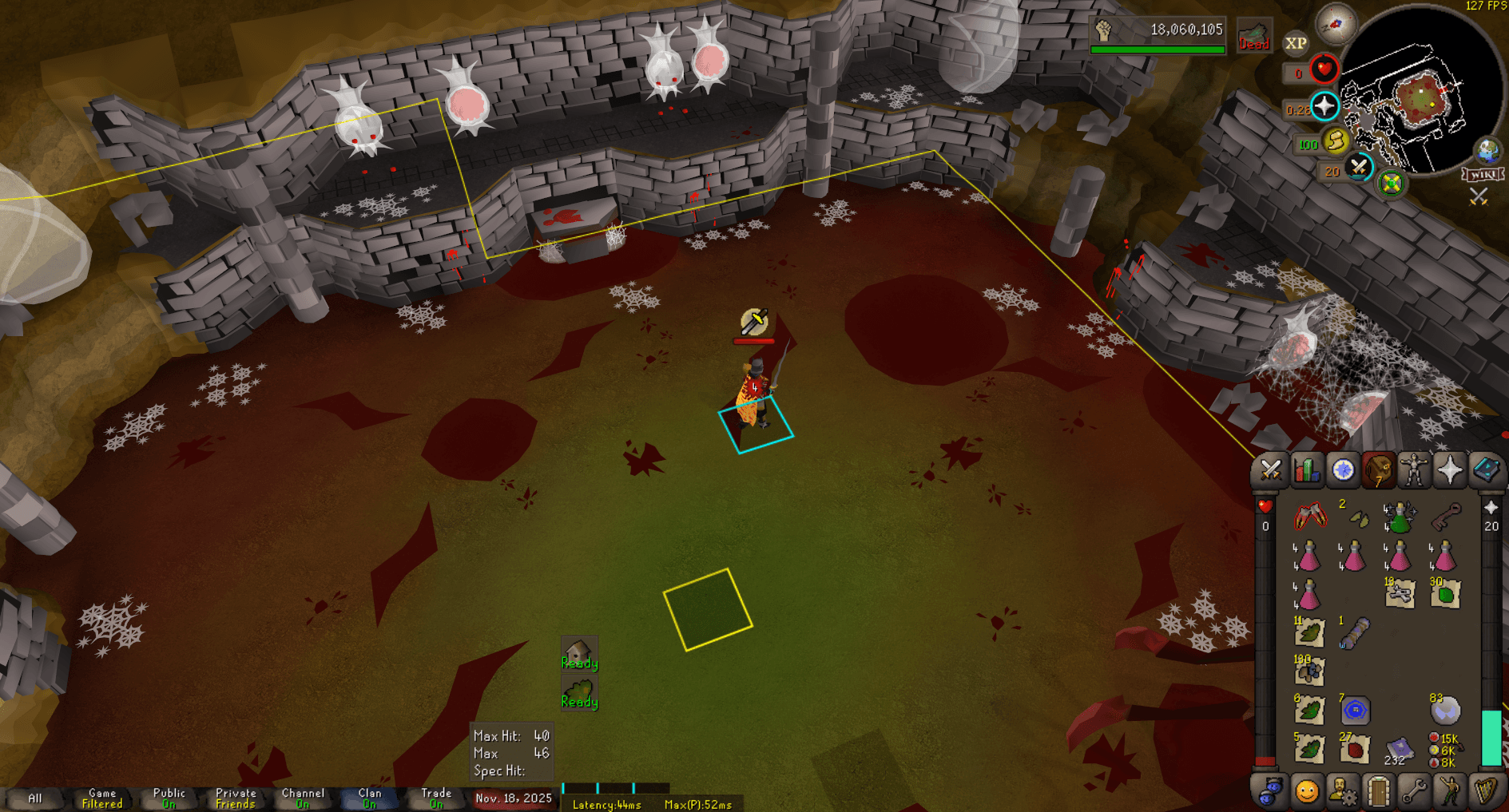This screenshot has width=1509, height=812.
Task: Open the world map globe
Action: 1486,149
